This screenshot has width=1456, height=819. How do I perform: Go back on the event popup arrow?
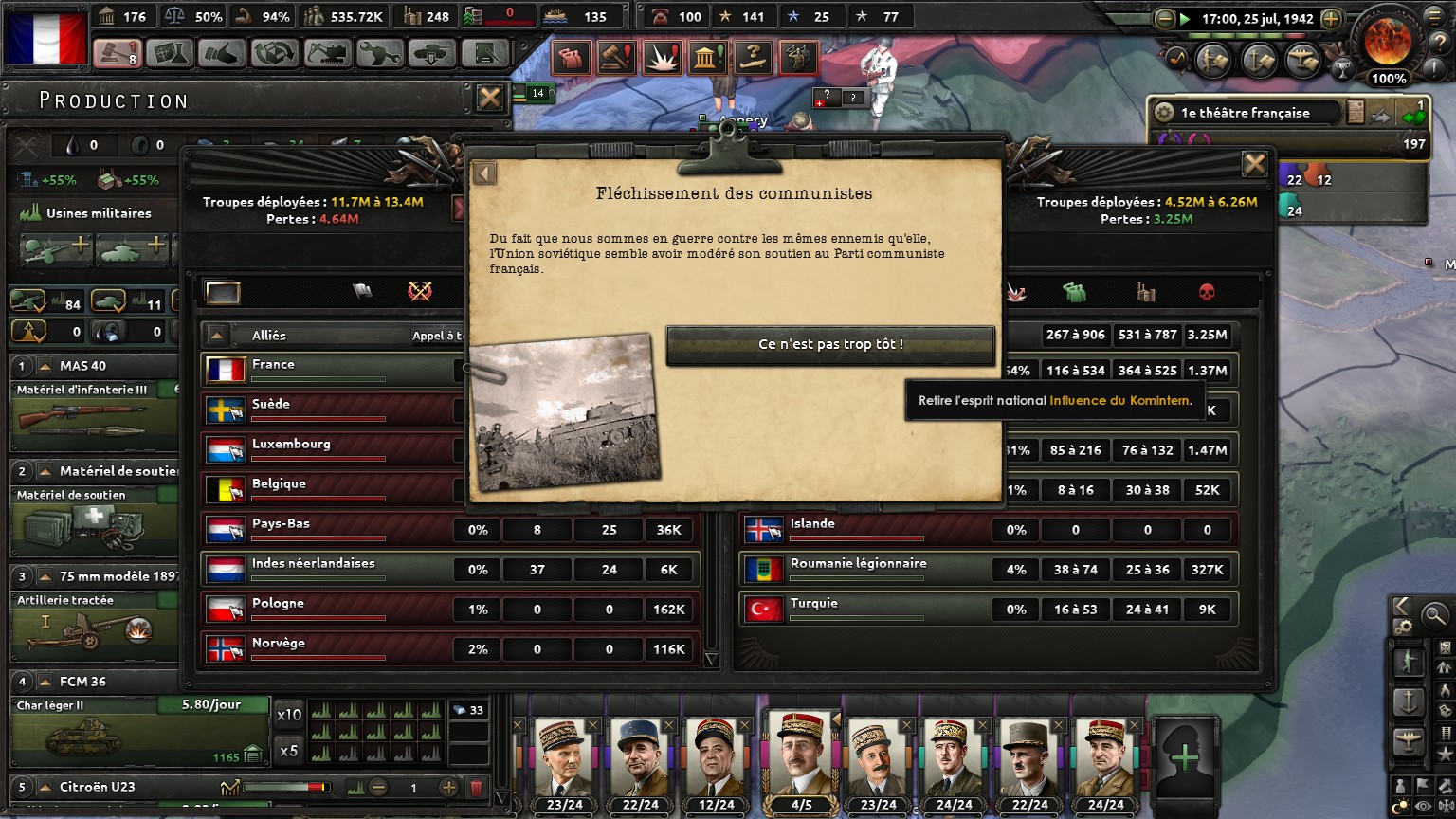click(x=484, y=173)
